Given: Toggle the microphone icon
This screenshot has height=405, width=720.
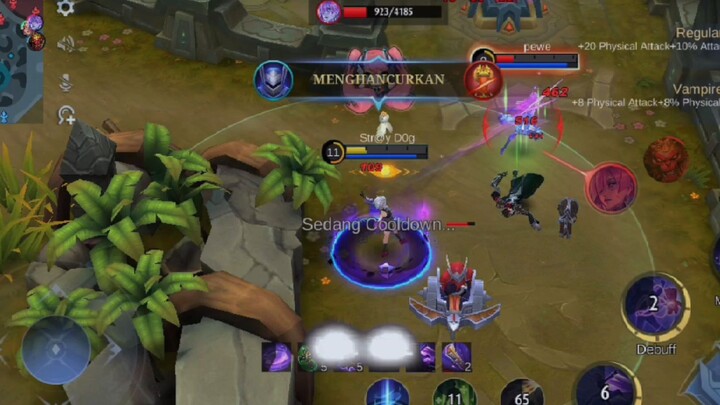Looking at the screenshot, I should [x=66, y=80].
